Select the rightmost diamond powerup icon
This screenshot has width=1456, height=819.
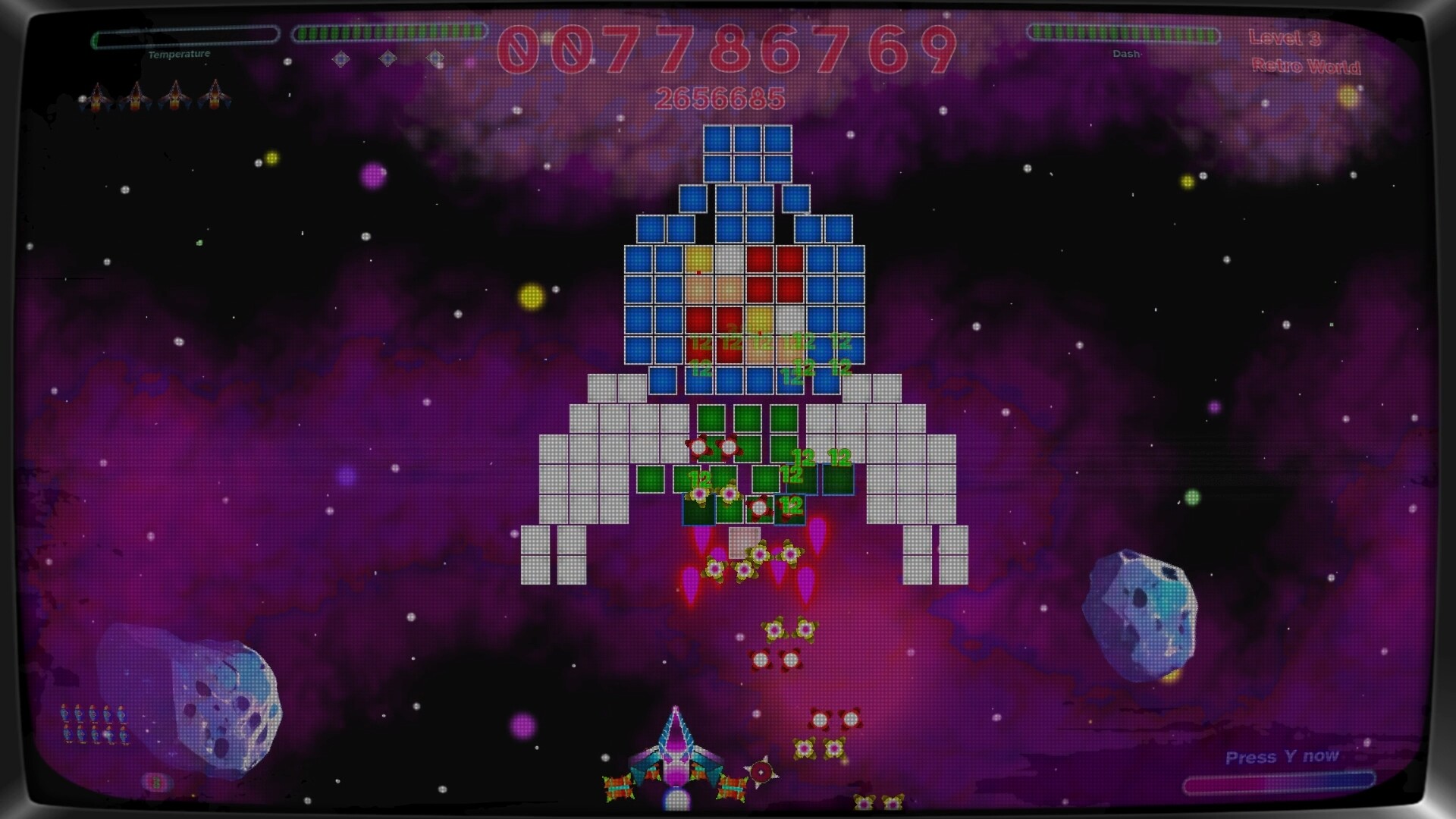(x=435, y=58)
